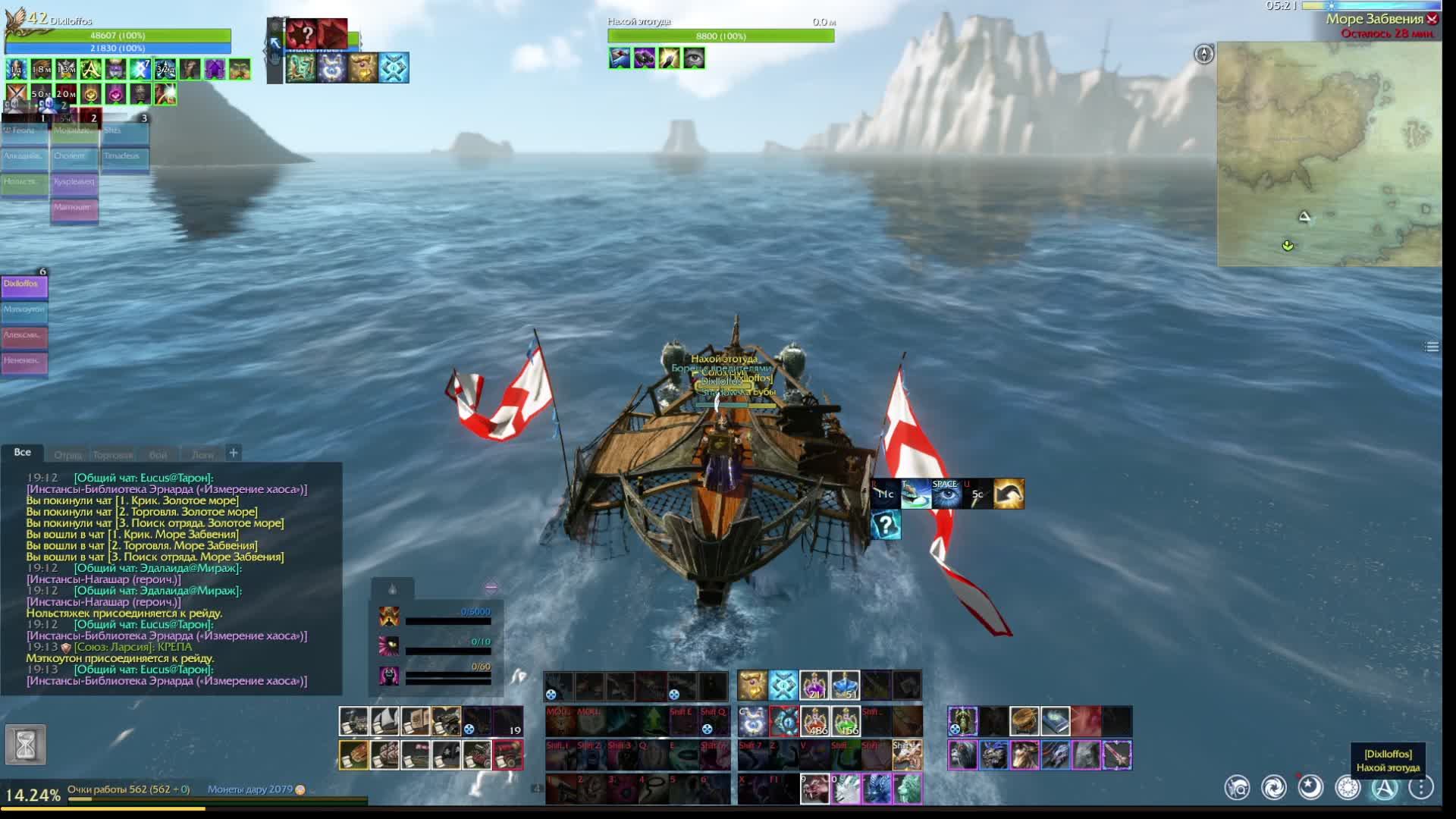Click the hourglass button above the experience percentage
1456x819 pixels.
25,745
